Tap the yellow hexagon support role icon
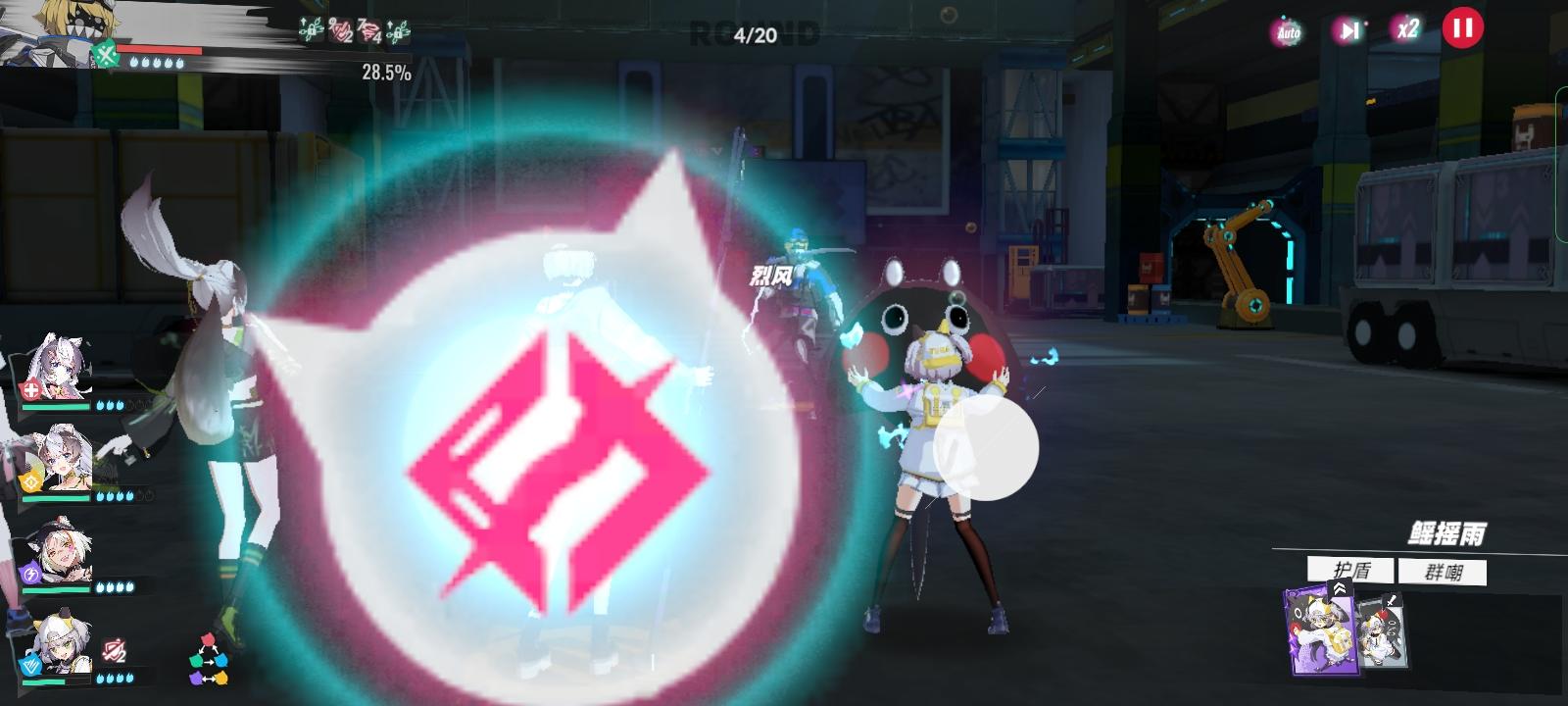This screenshot has width=1568, height=706. (x=29, y=480)
